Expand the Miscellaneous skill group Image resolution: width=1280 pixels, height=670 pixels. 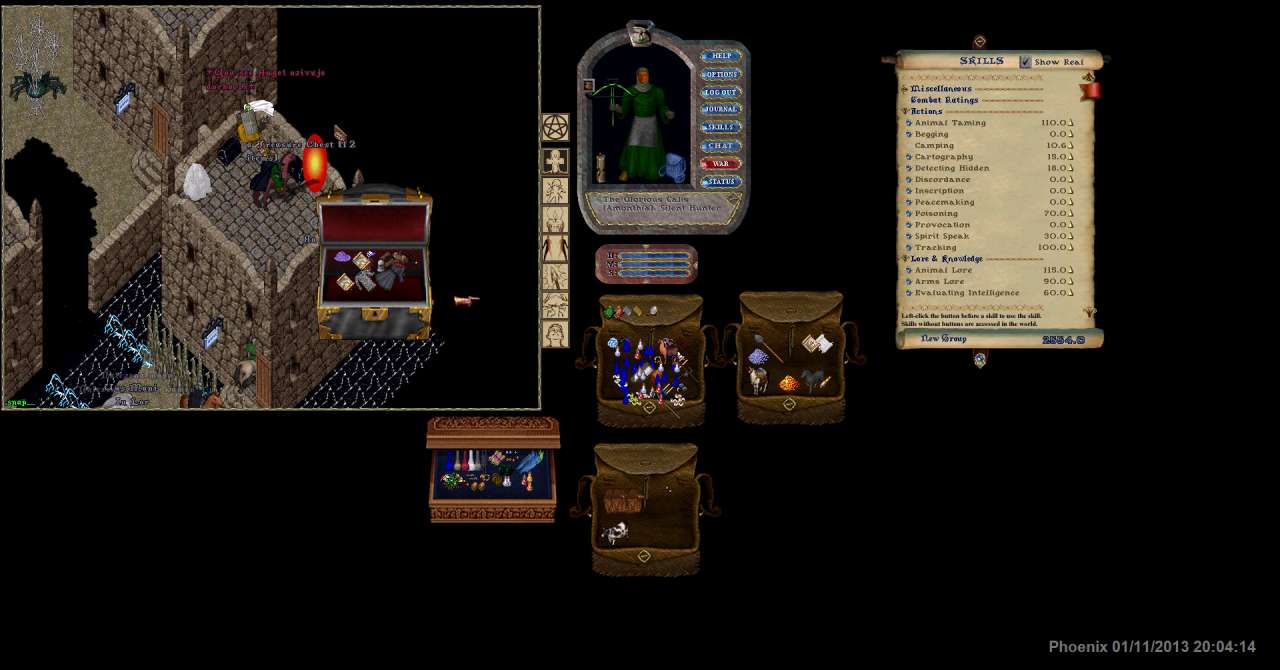(906, 89)
